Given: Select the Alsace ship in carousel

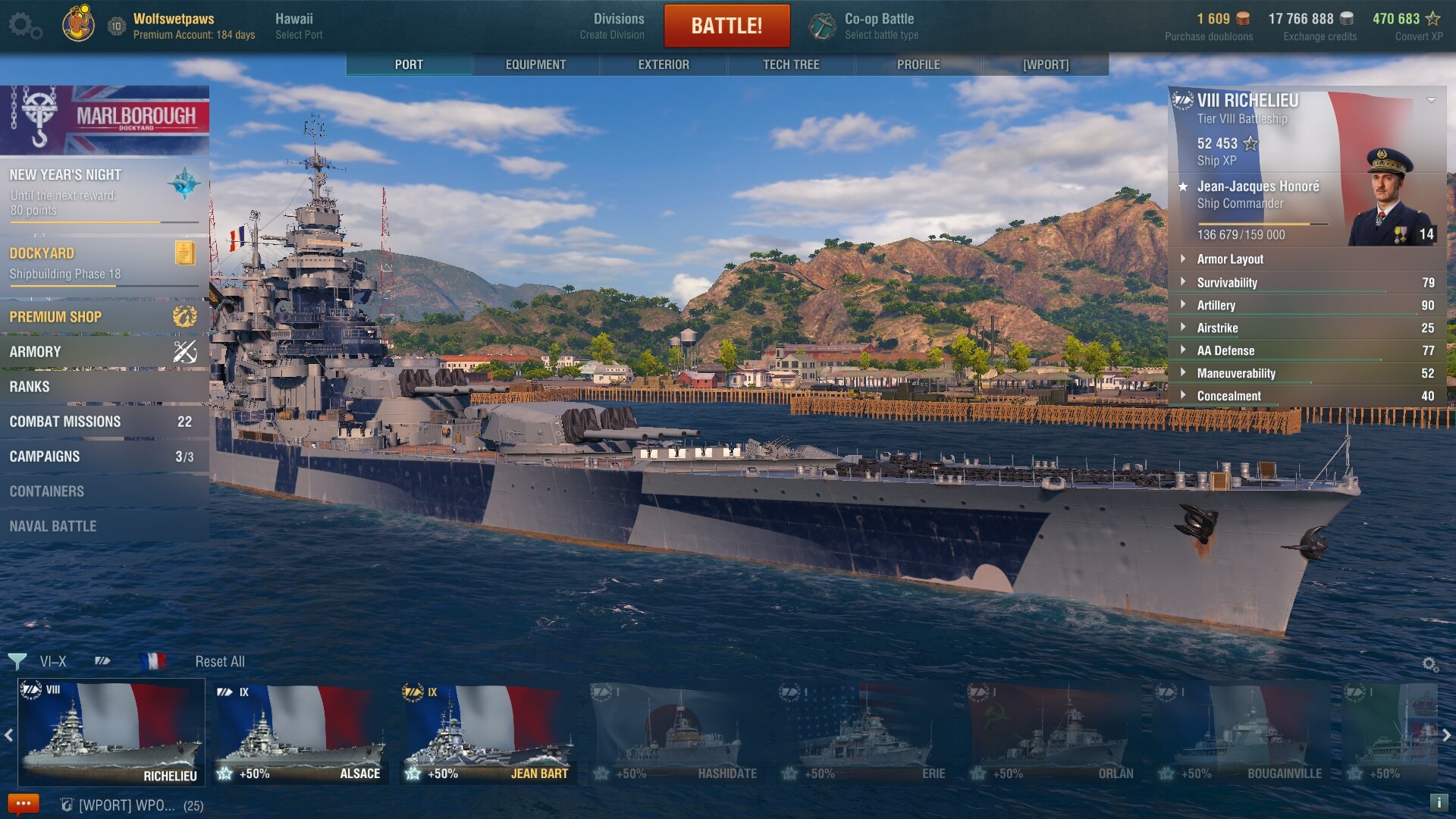Looking at the screenshot, I should 301,733.
